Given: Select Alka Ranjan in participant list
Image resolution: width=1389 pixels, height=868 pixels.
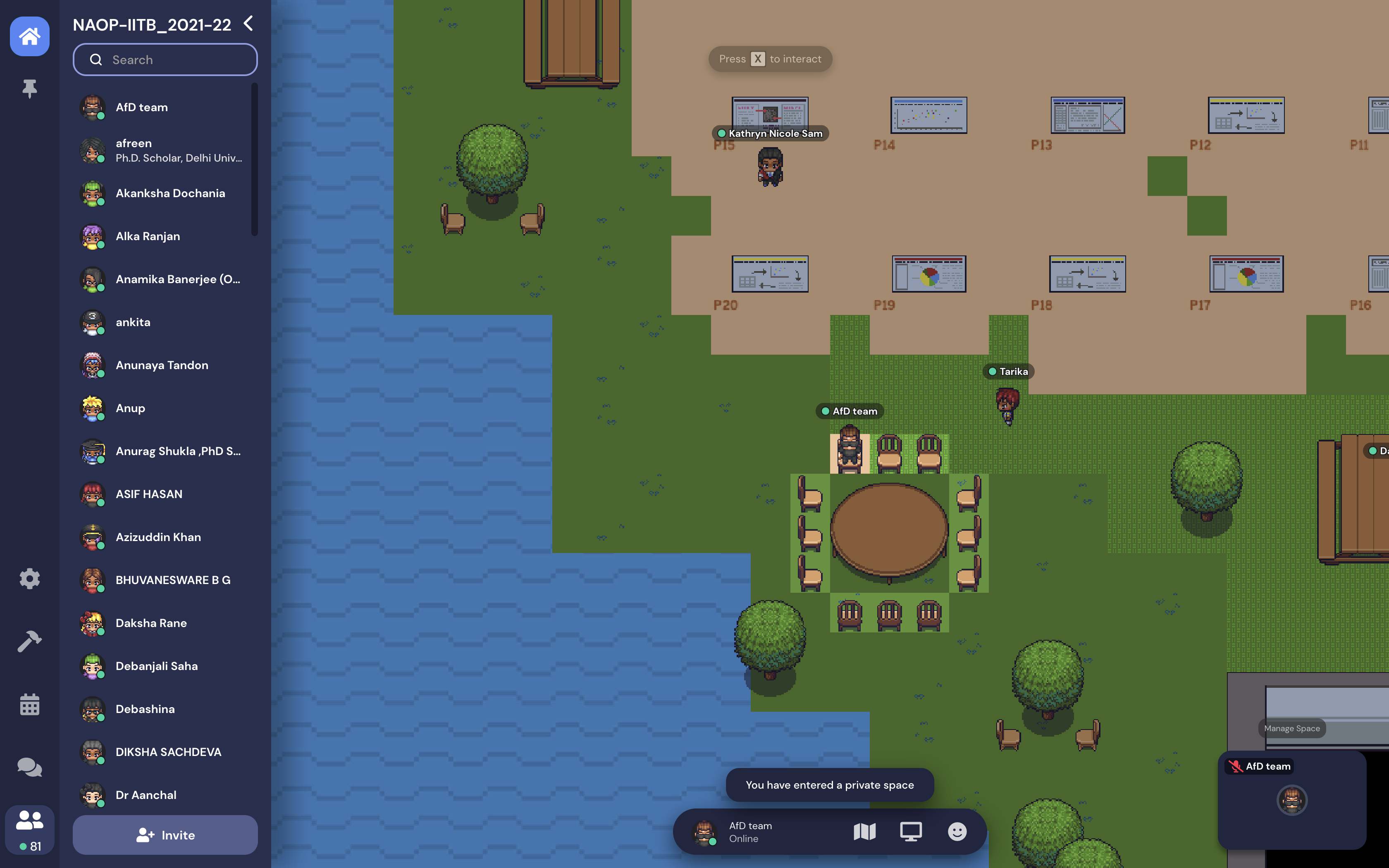Looking at the screenshot, I should click(x=148, y=236).
